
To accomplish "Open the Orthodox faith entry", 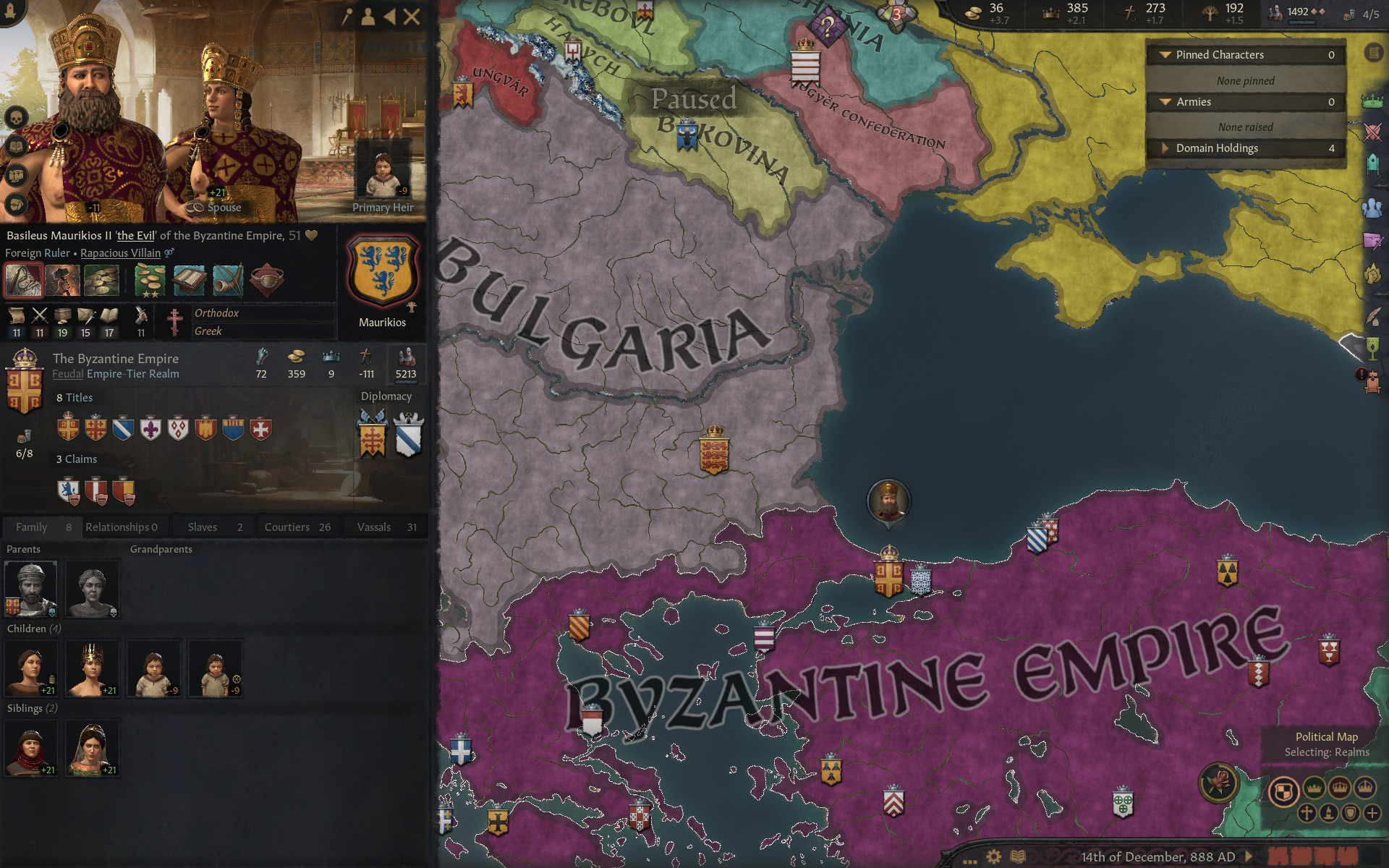I will tap(216, 313).
